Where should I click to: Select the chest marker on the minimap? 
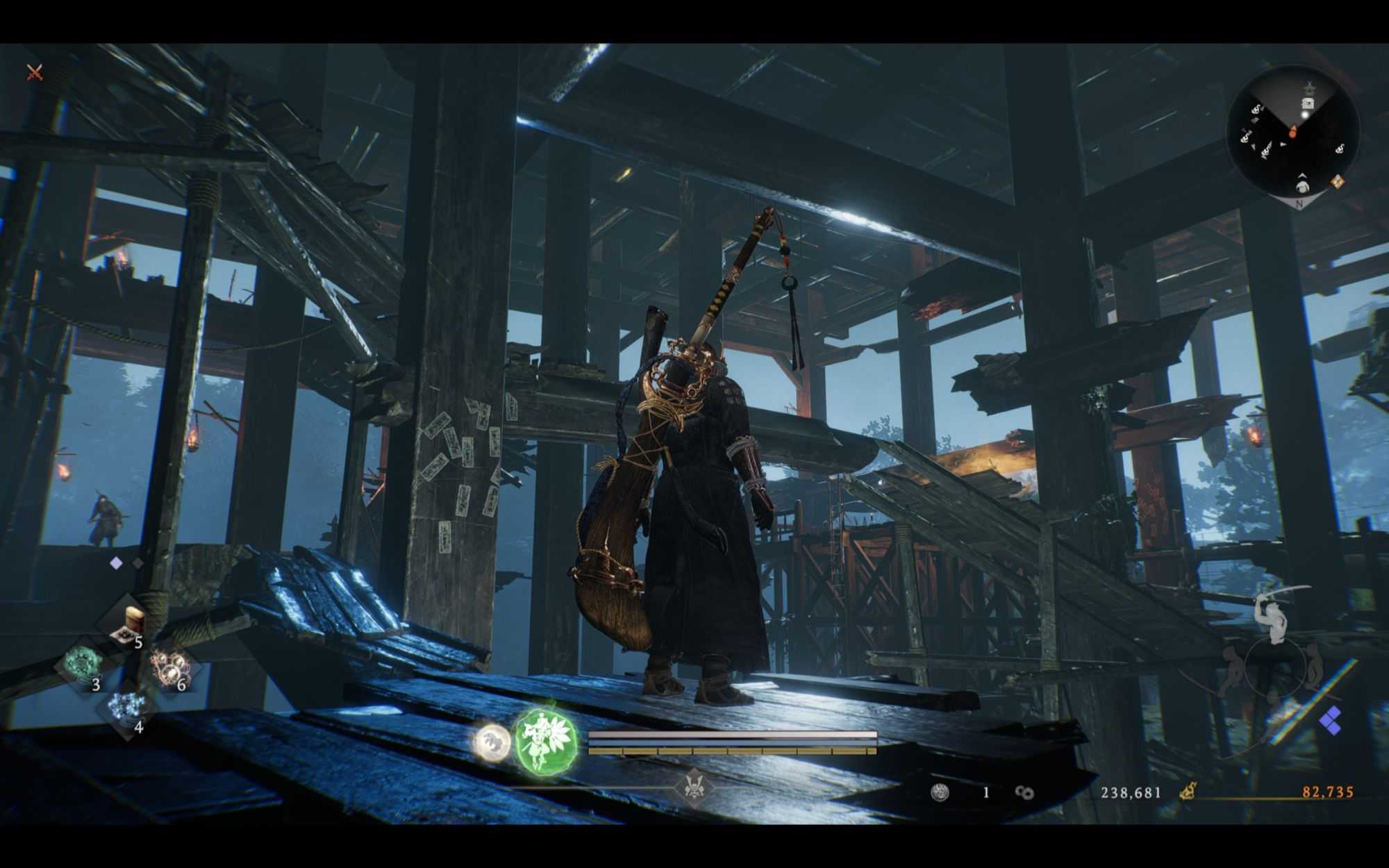tap(1307, 103)
